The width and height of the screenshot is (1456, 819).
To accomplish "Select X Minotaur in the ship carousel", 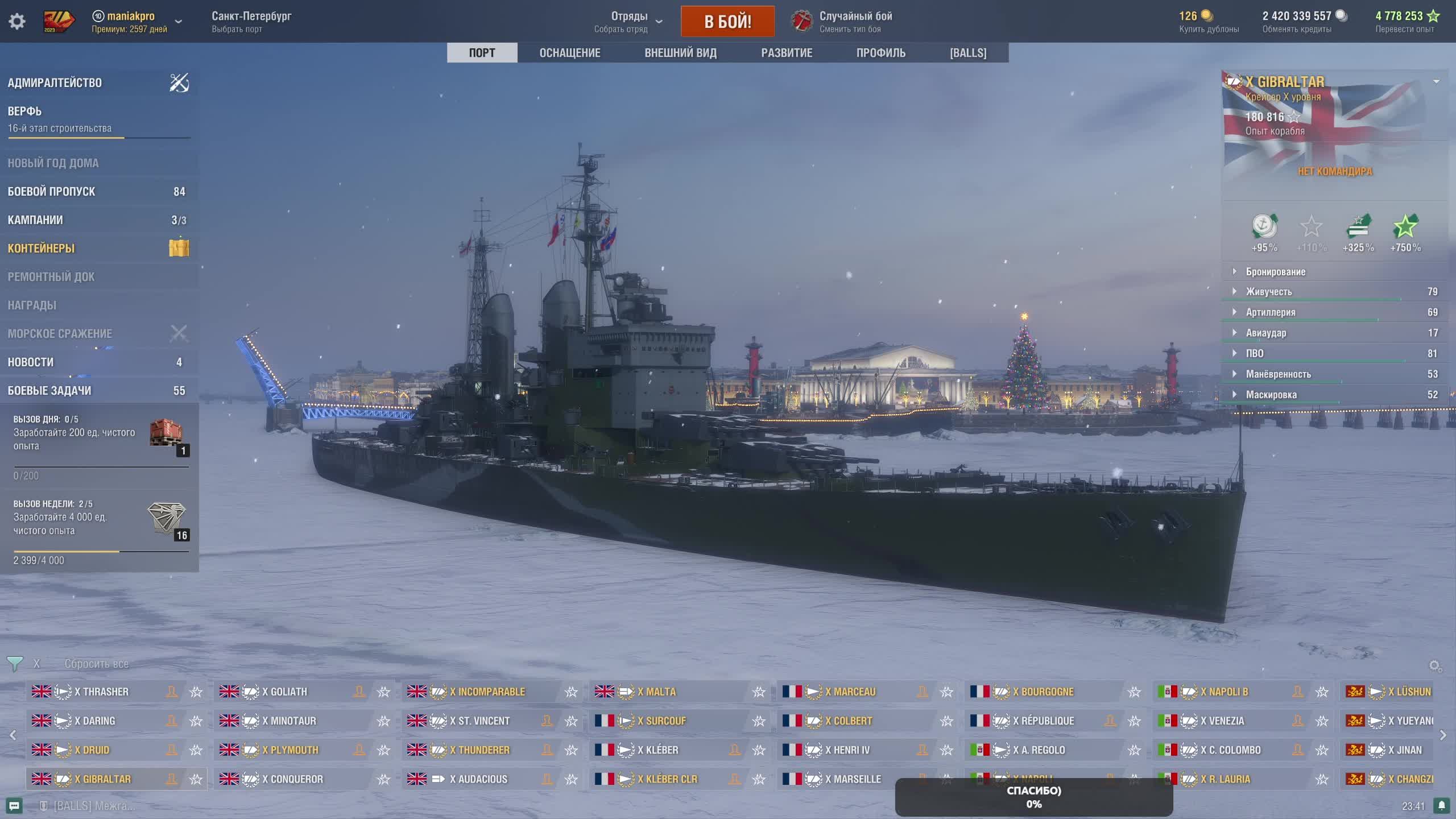I will tap(292, 721).
